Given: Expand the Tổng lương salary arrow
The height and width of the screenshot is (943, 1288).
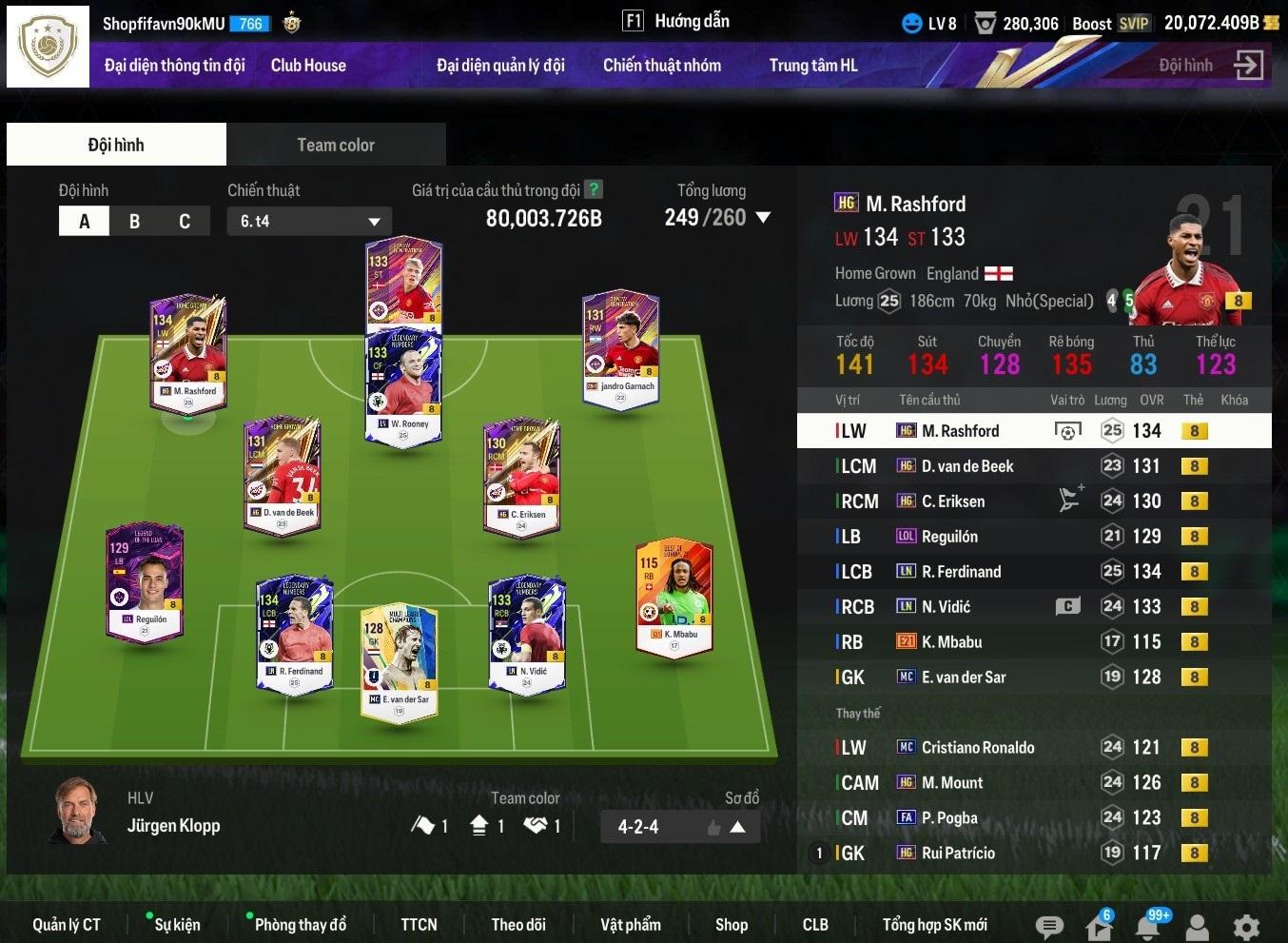Looking at the screenshot, I should coord(763,218).
